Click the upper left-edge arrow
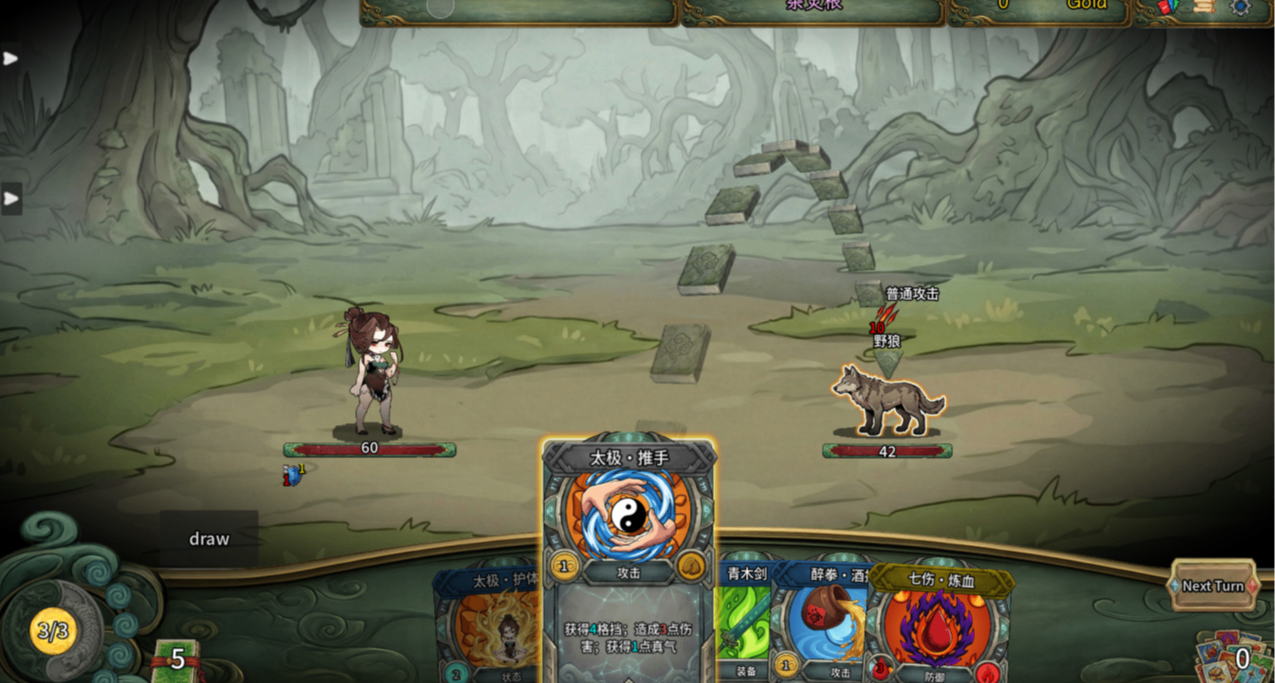Screen dimensions: 1275x683 point(11,58)
